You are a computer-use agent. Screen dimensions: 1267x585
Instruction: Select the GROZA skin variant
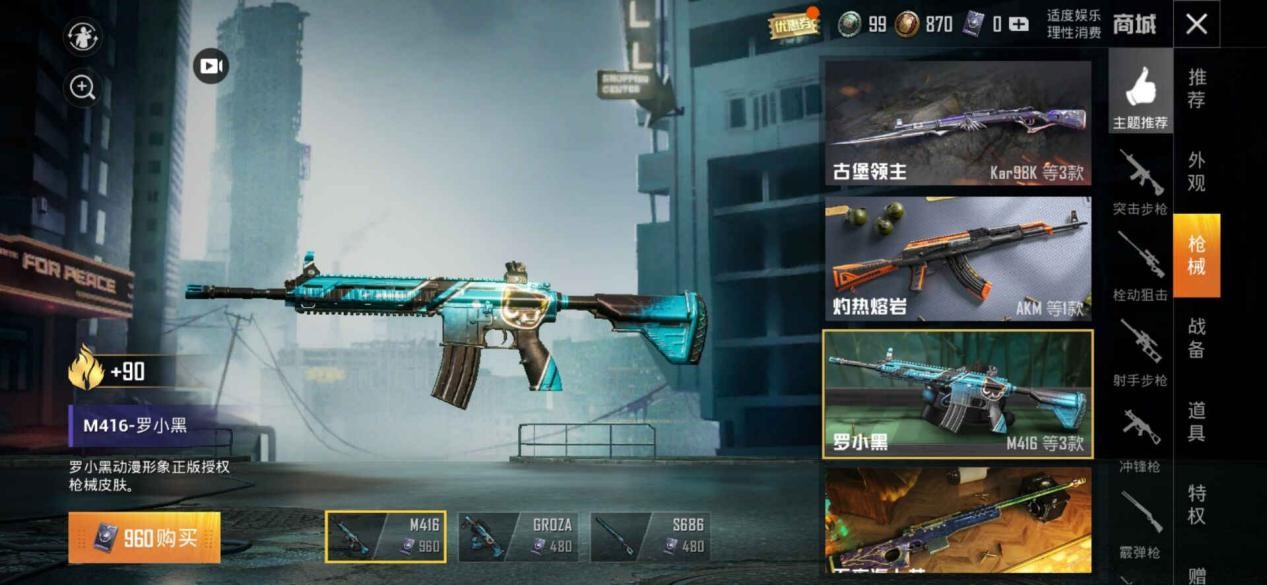pos(518,536)
